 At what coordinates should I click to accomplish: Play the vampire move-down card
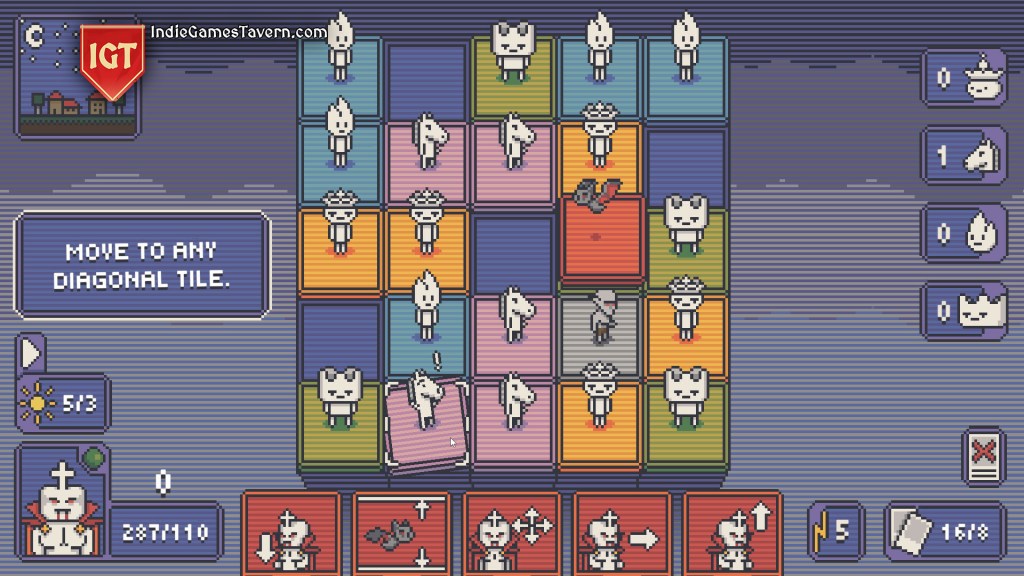pyautogui.click(x=291, y=533)
